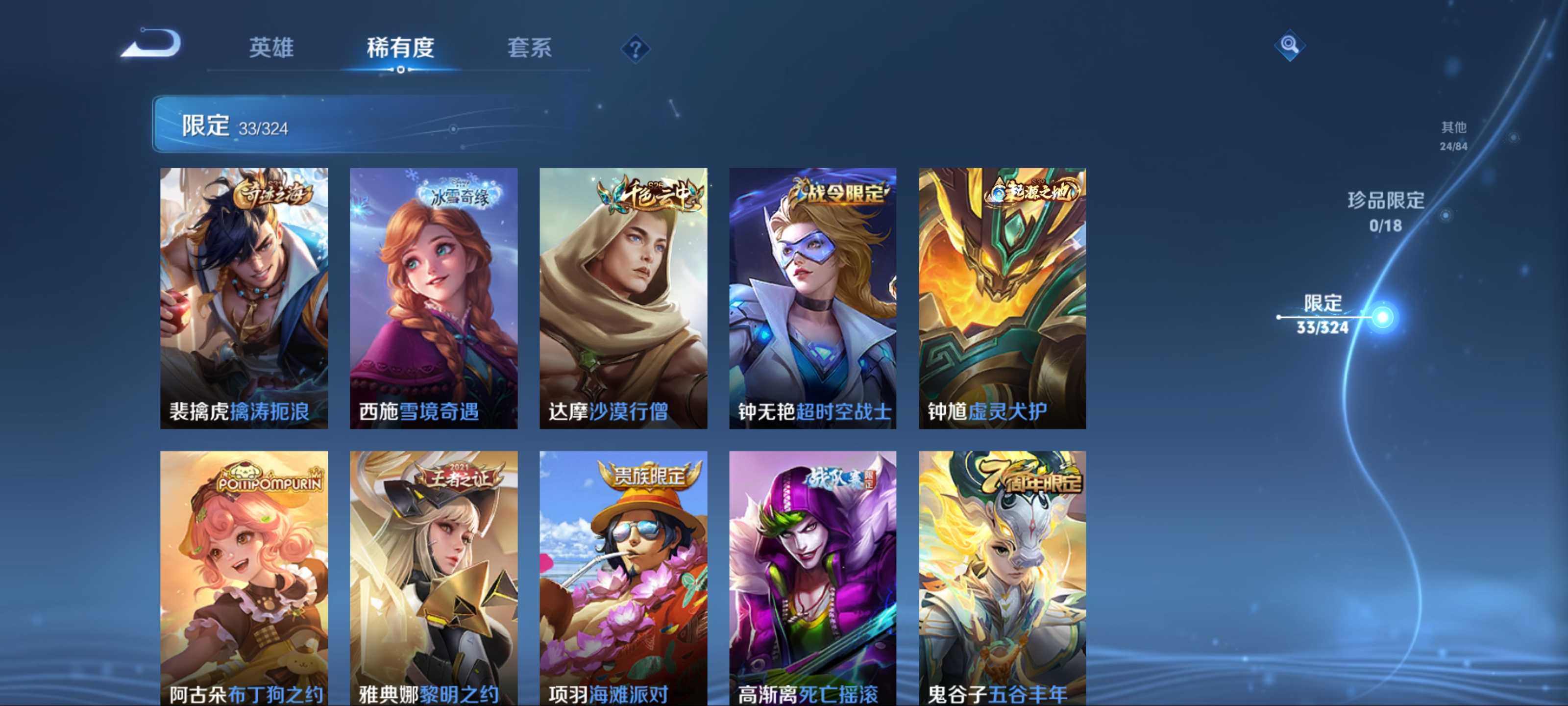Screen dimensions: 1568x706
Task: Select the 稀有度 tab
Action: pos(400,48)
